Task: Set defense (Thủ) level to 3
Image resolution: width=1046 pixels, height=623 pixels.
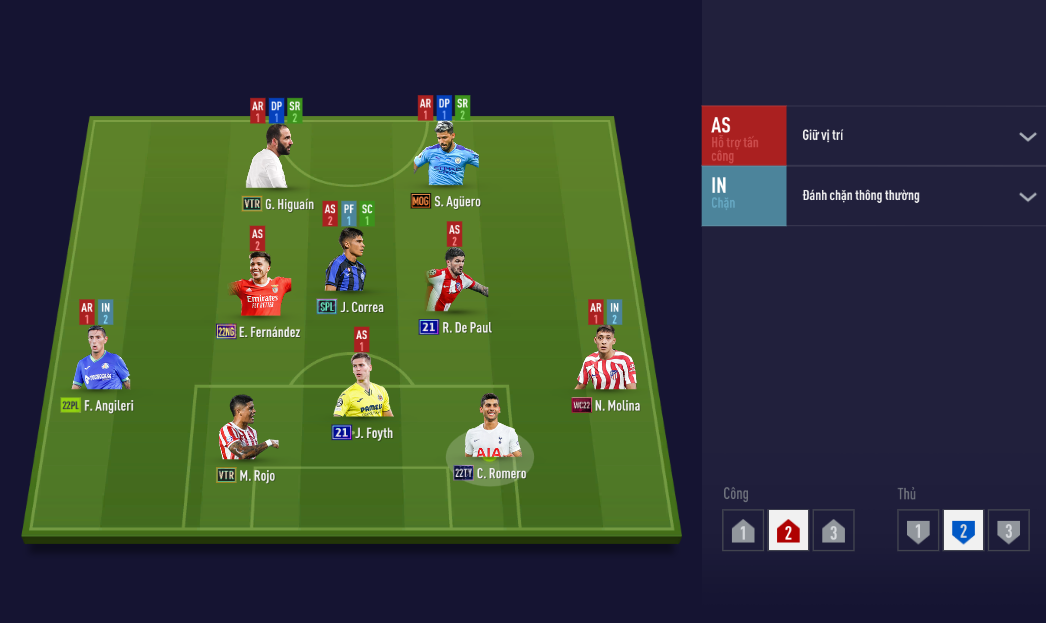Action: (1008, 531)
